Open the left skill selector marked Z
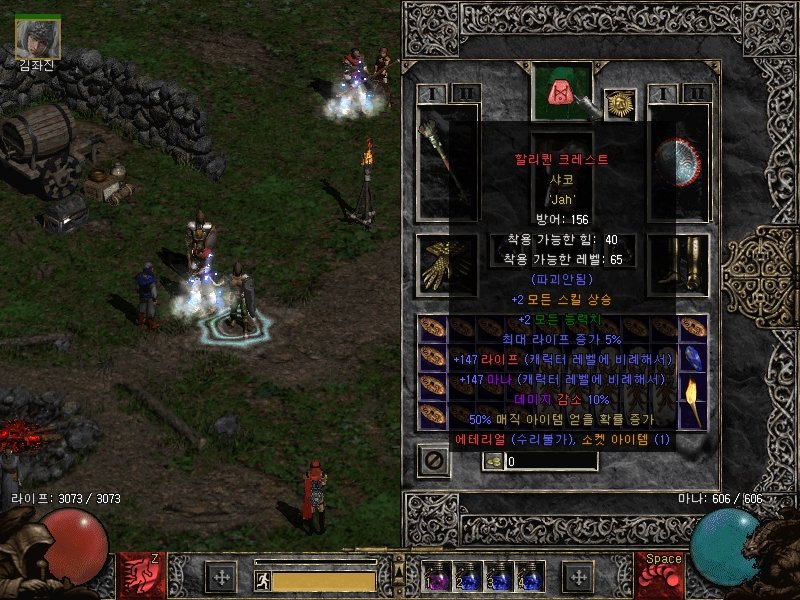800x600 pixels. [141, 576]
